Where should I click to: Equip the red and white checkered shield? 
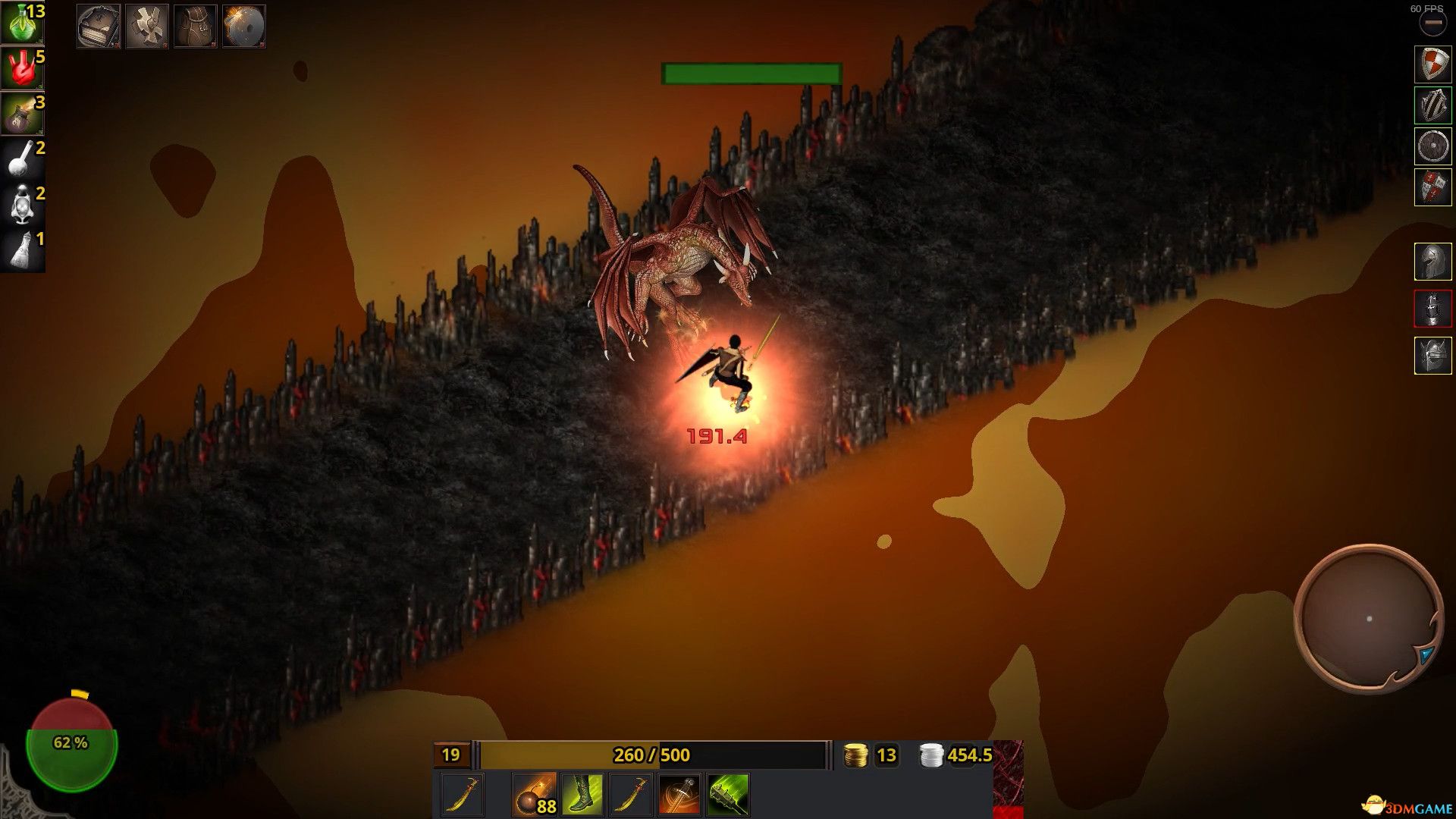[1432, 64]
